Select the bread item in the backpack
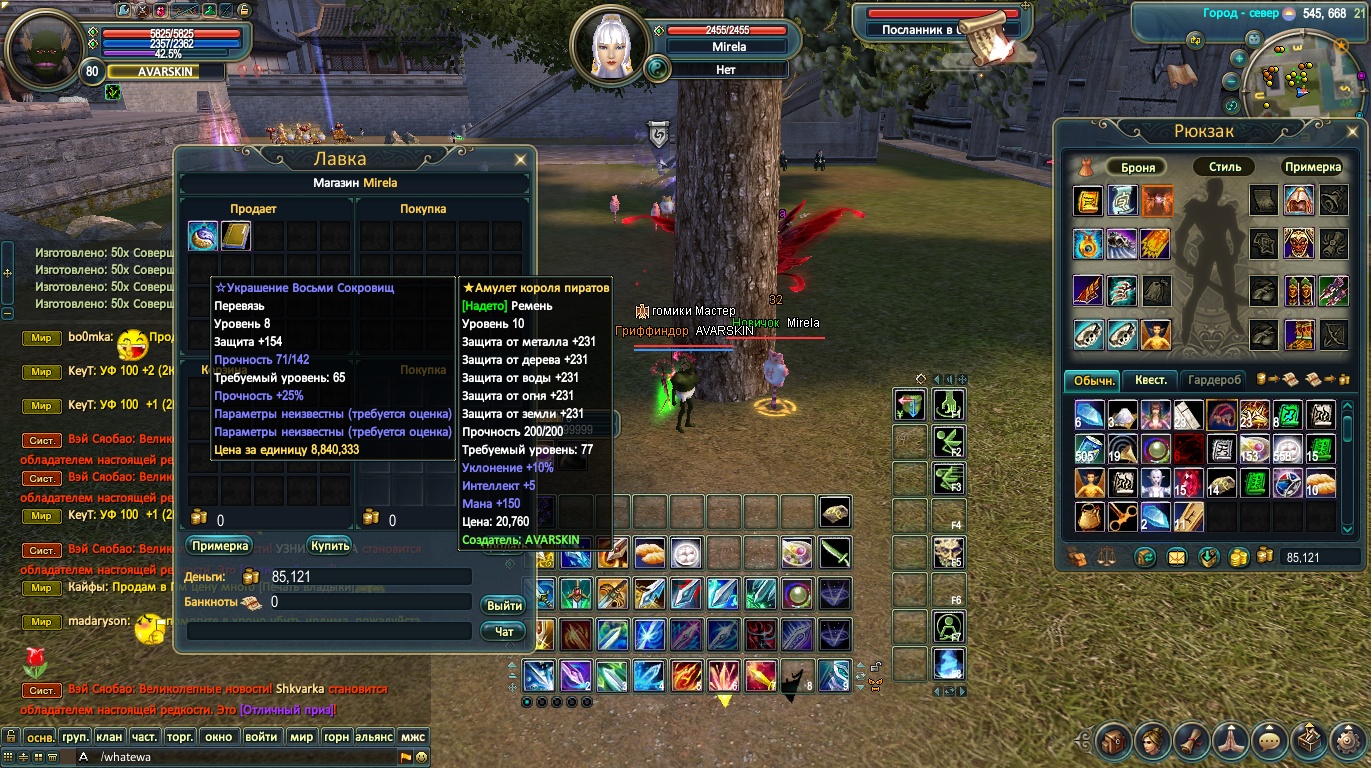 click(x=1320, y=484)
